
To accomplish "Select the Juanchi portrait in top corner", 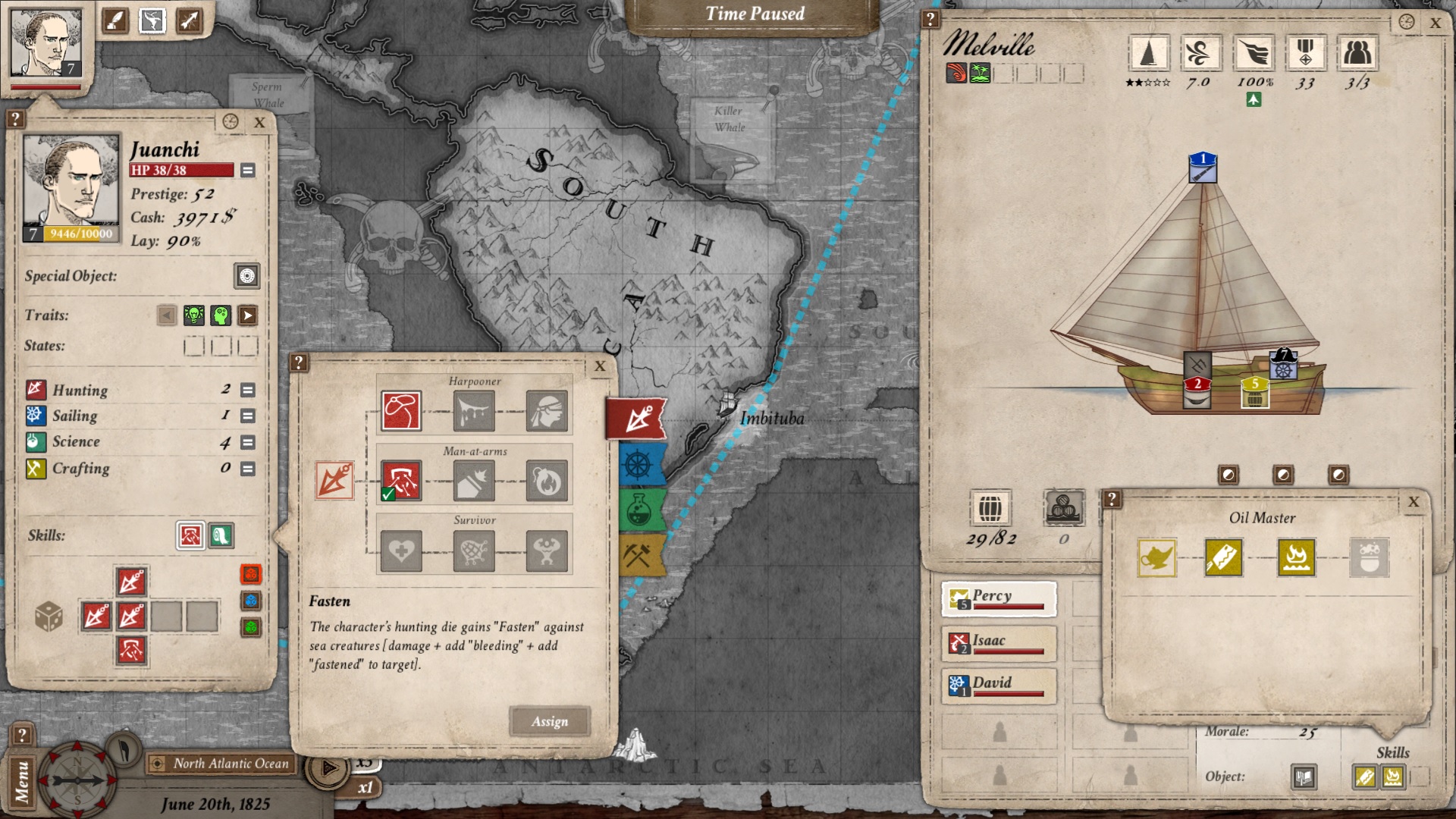I will (45, 42).
